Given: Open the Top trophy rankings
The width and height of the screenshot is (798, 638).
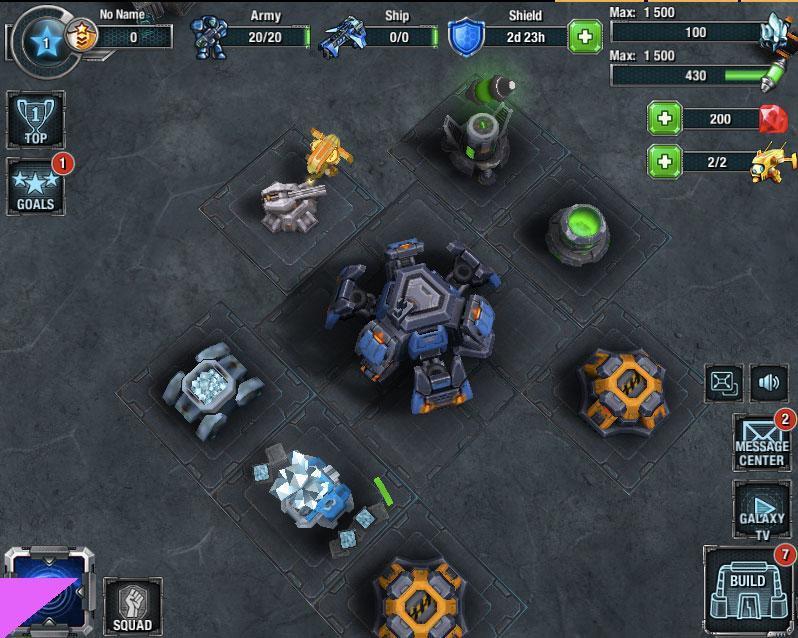Looking at the screenshot, I should (35, 121).
